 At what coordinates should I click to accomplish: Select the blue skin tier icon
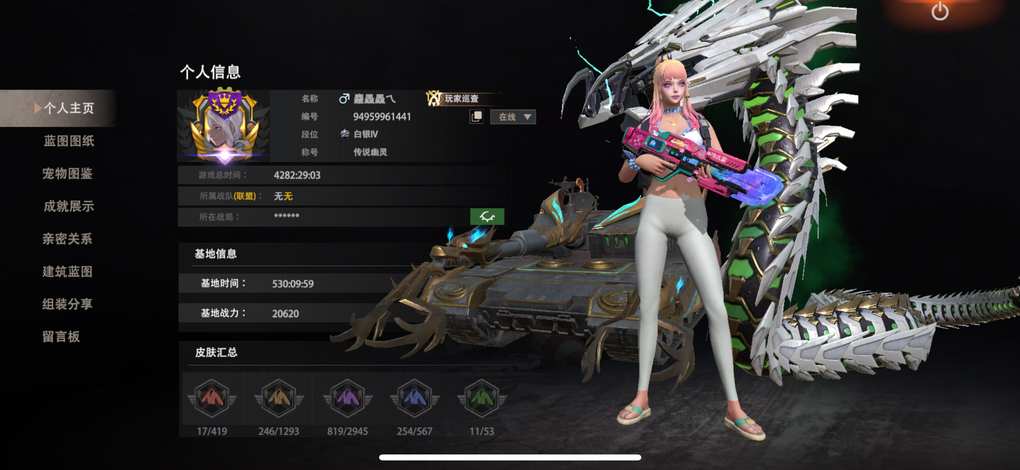coord(414,399)
